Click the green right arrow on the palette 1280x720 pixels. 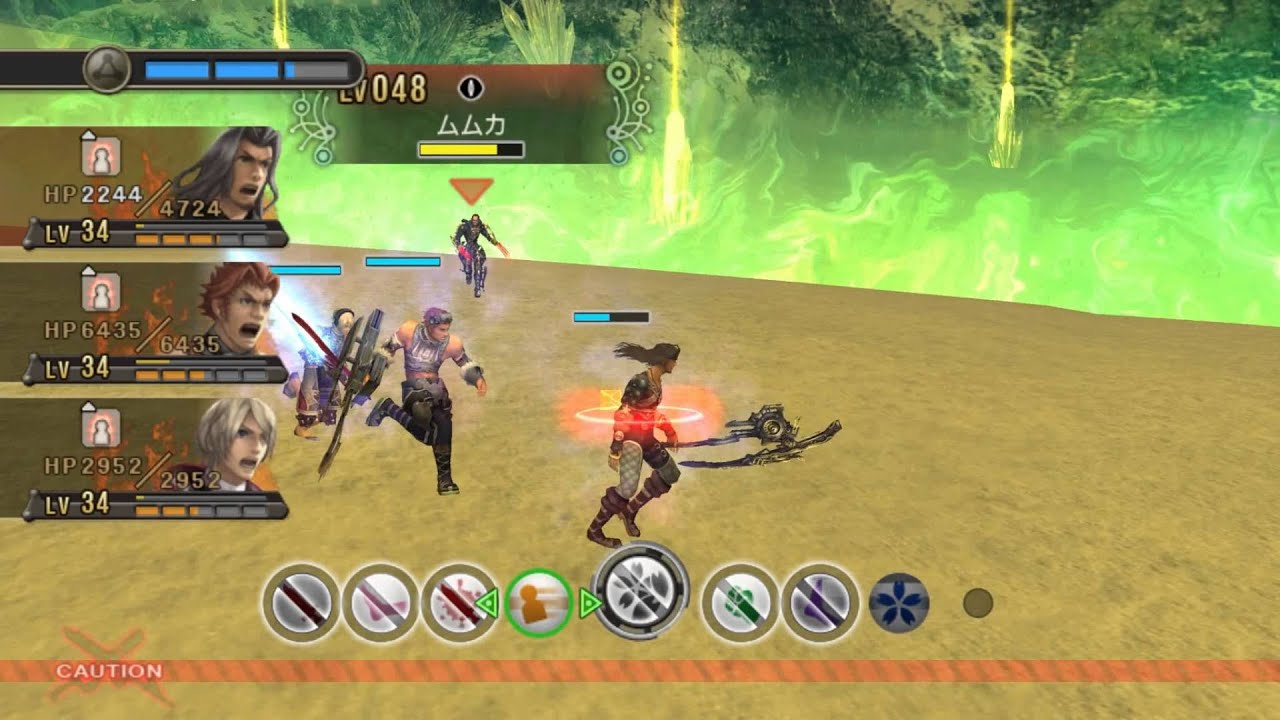(590, 603)
